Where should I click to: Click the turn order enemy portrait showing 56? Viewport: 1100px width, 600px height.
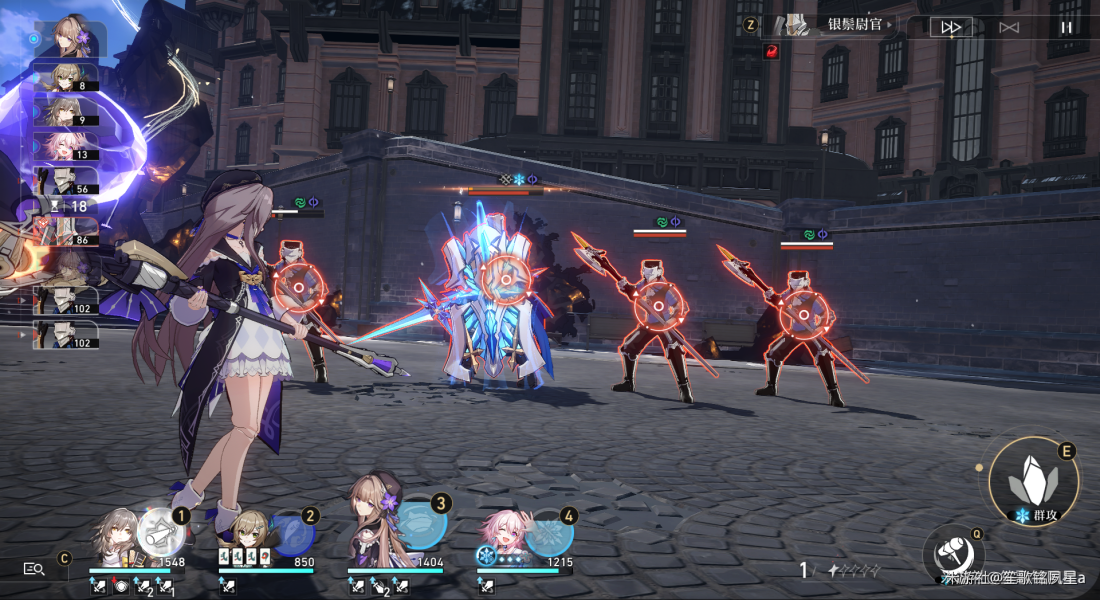[65, 180]
